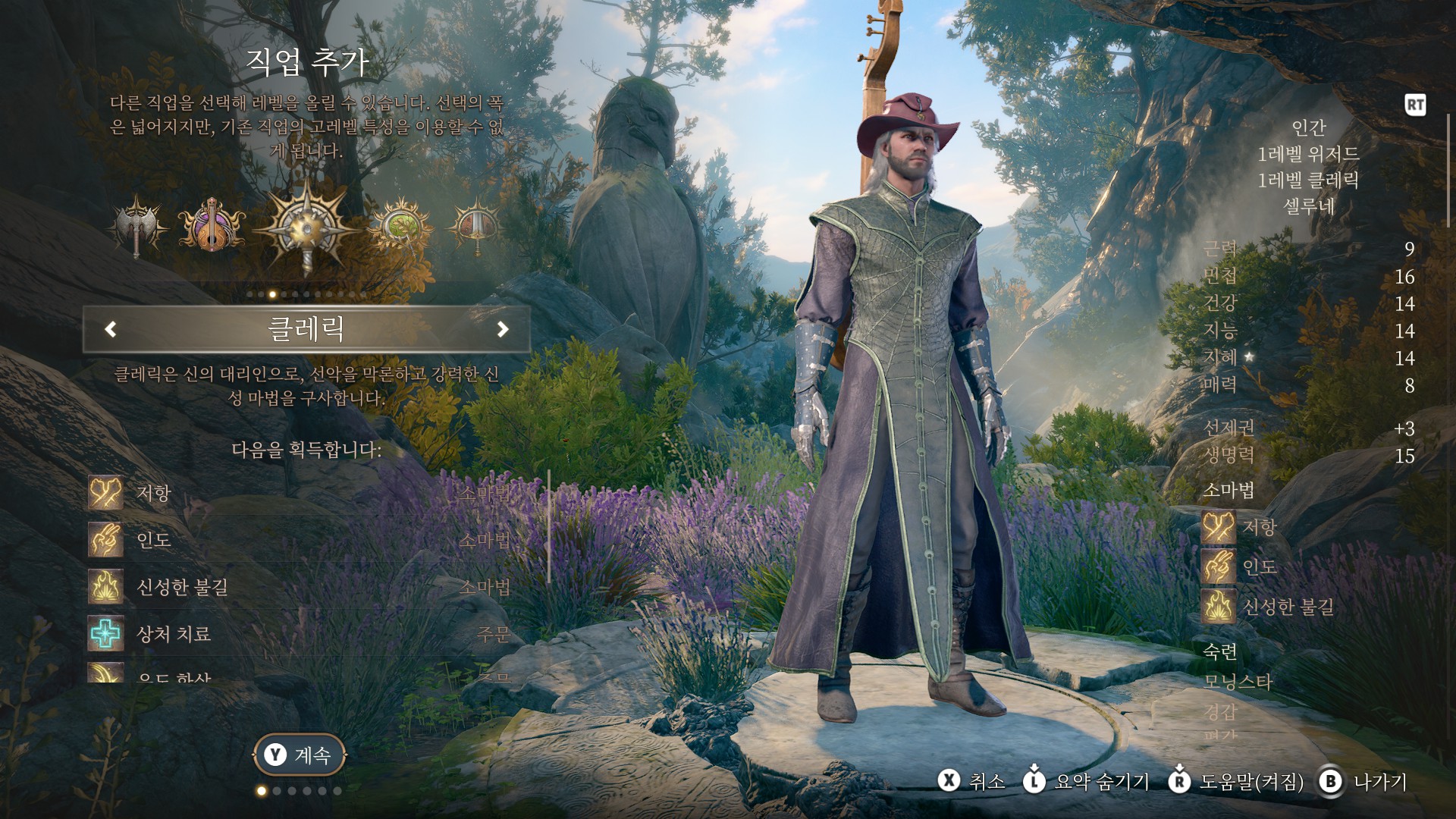Click the left arrow beside 클레릭
The image size is (1456, 819).
coord(111,329)
